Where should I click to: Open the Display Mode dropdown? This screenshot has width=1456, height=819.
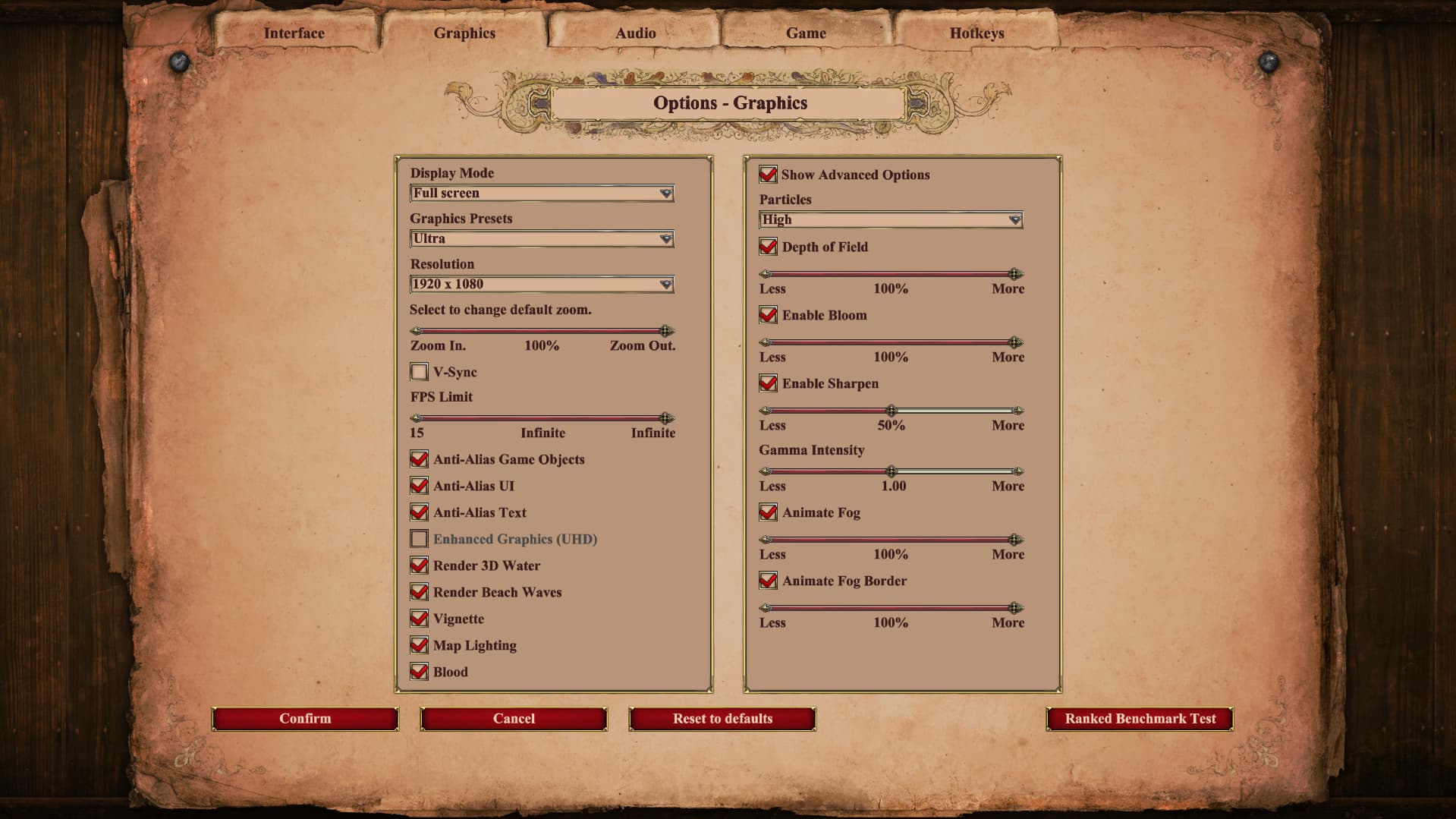point(542,194)
